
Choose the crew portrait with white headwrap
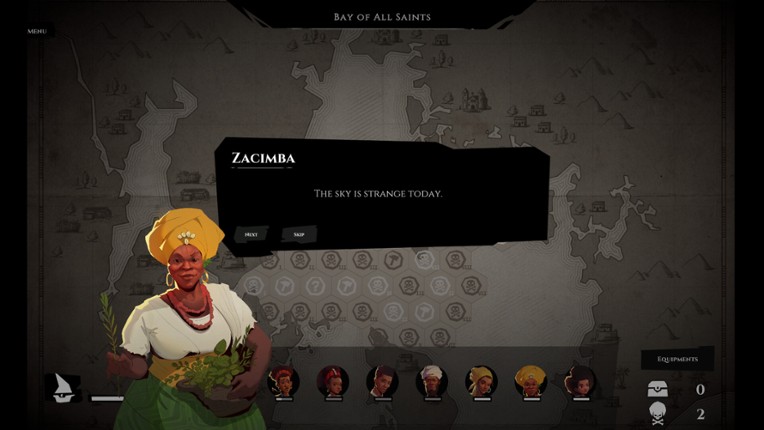pos(432,380)
